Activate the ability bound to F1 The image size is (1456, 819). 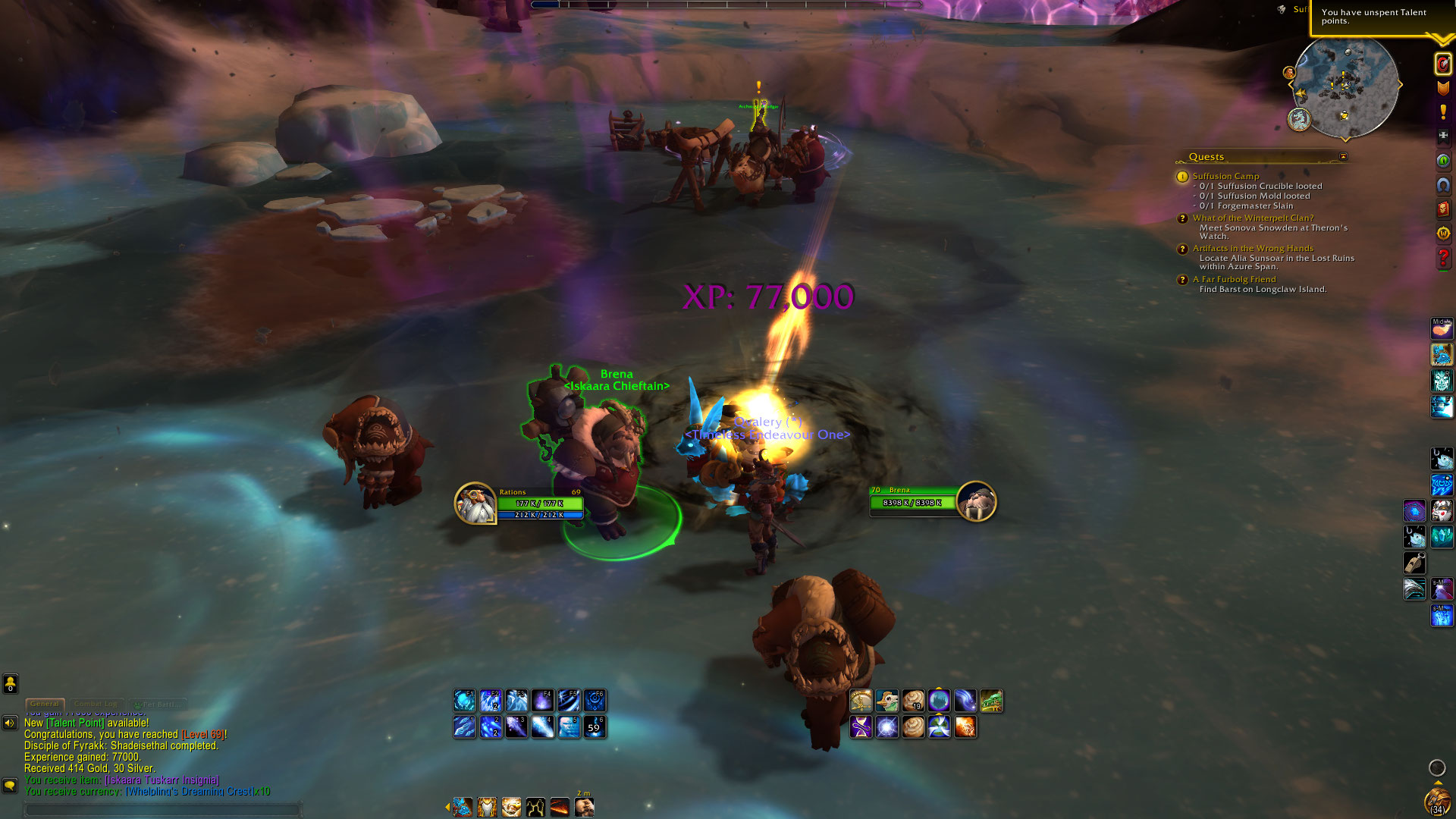tap(464, 700)
